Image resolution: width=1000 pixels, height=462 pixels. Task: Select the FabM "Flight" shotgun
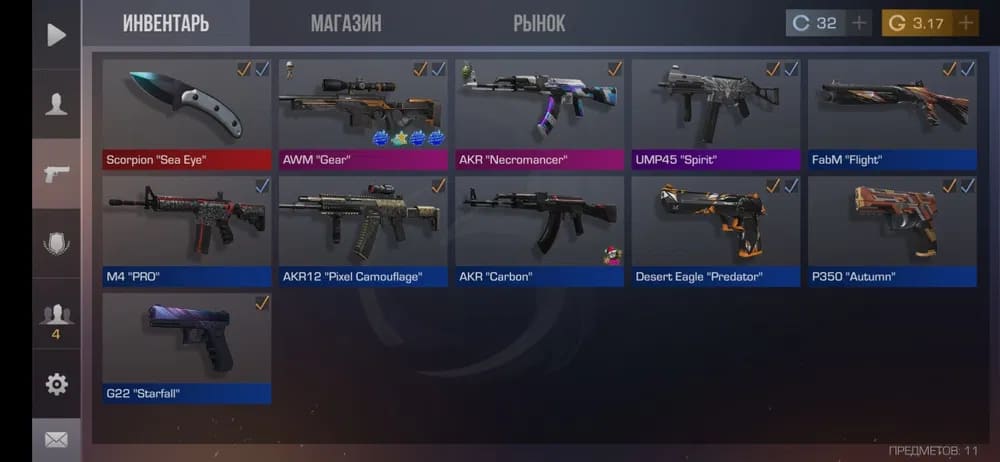(892, 113)
